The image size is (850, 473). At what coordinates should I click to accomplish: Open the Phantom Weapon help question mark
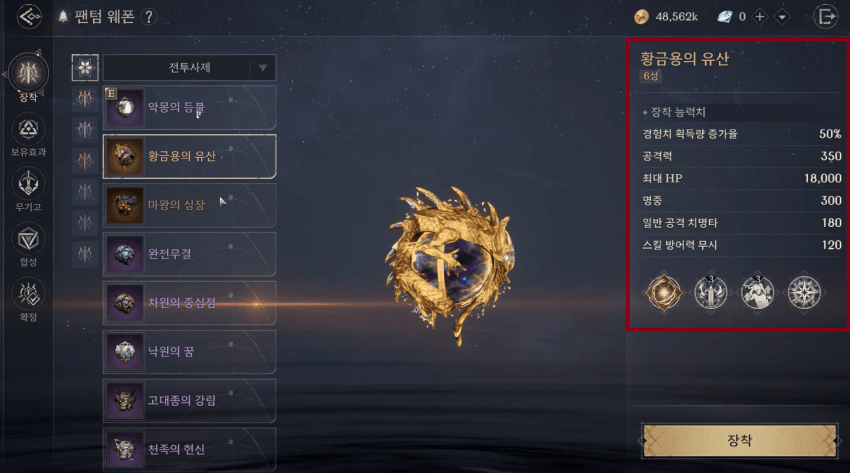(x=150, y=17)
